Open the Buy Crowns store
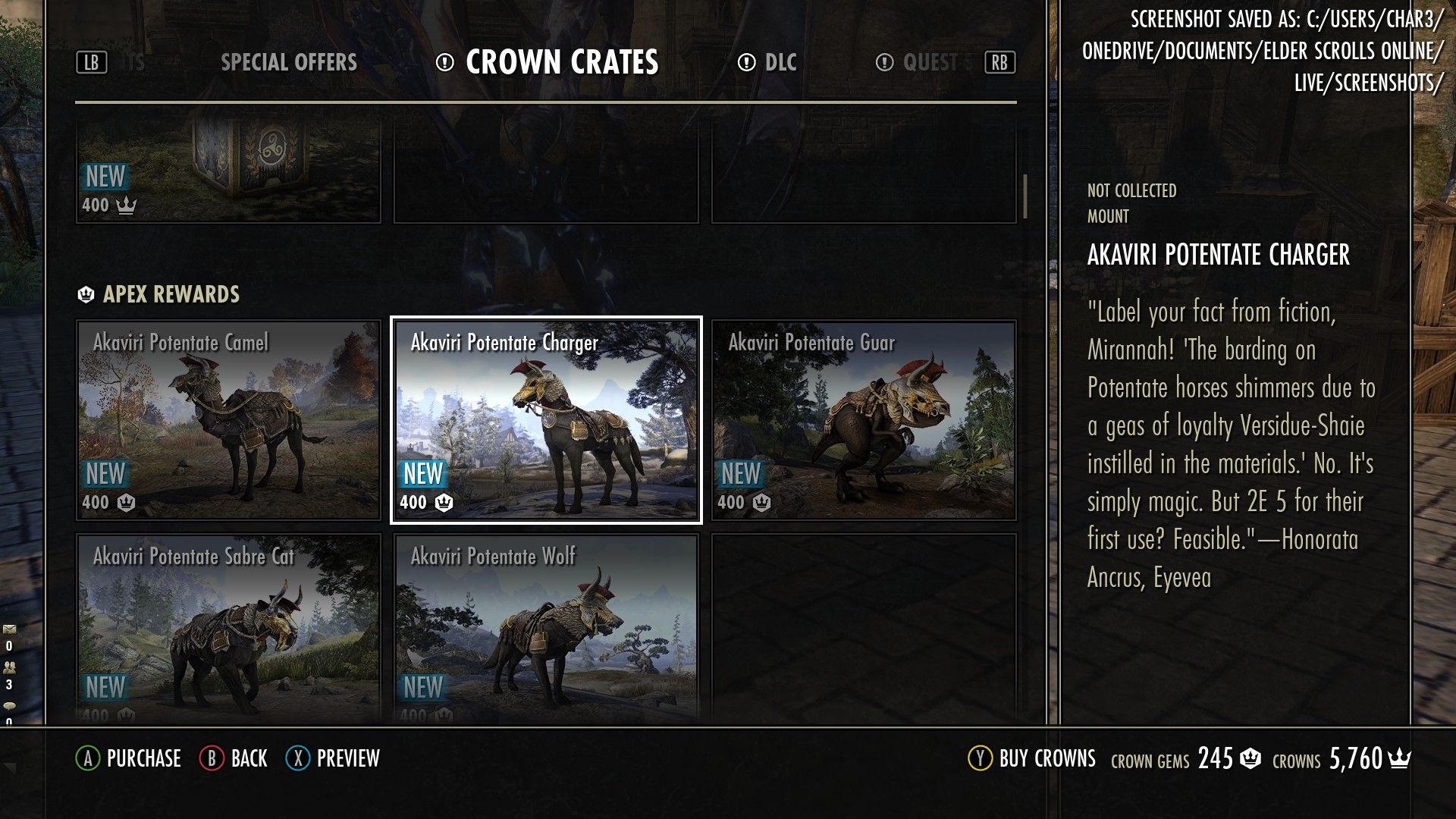Viewport: 1456px width, 819px height. [1032, 758]
